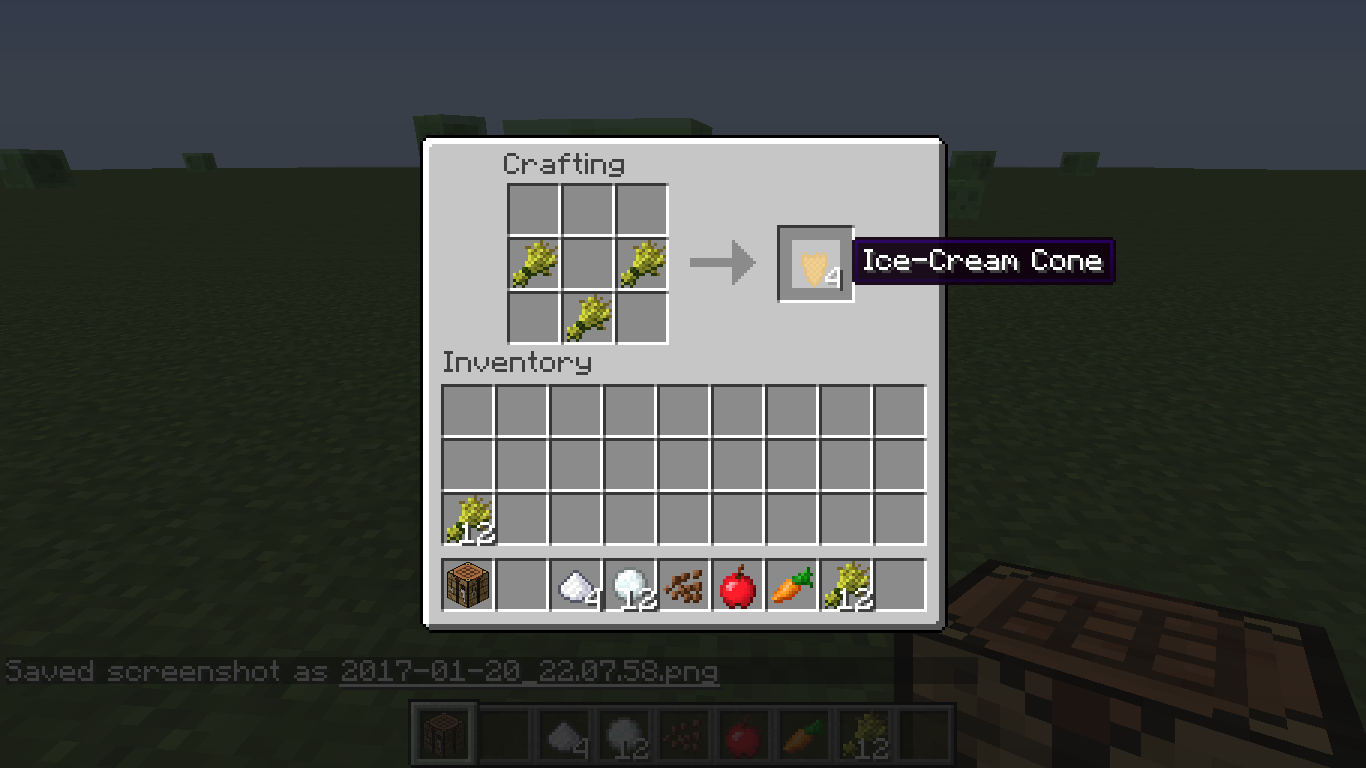Image resolution: width=1366 pixels, height=768 pixels.
Task: Click the Crafting section label
Action: [x=564, y=164]
